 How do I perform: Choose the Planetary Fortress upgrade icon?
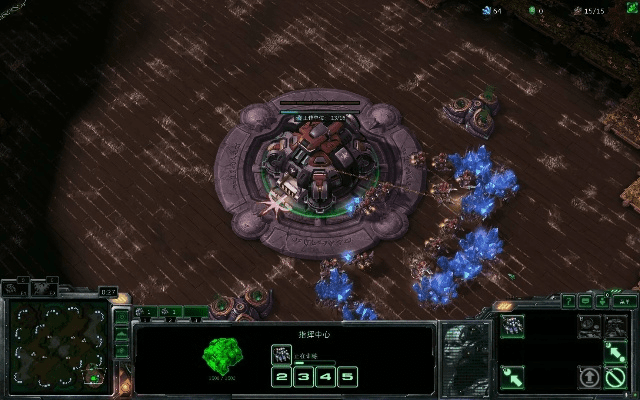[x=615, y=326]
